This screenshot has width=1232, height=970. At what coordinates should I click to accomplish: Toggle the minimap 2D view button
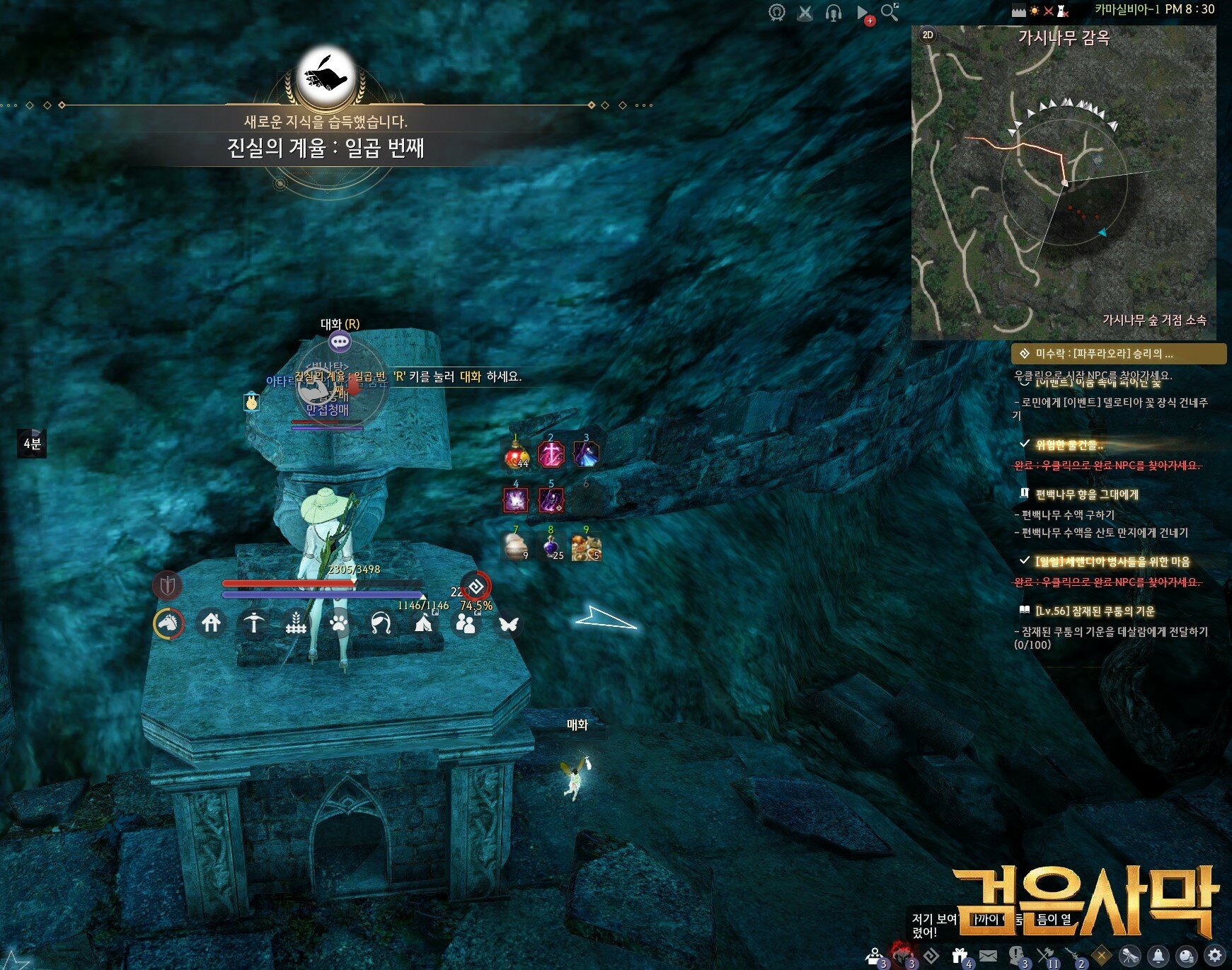928,35
